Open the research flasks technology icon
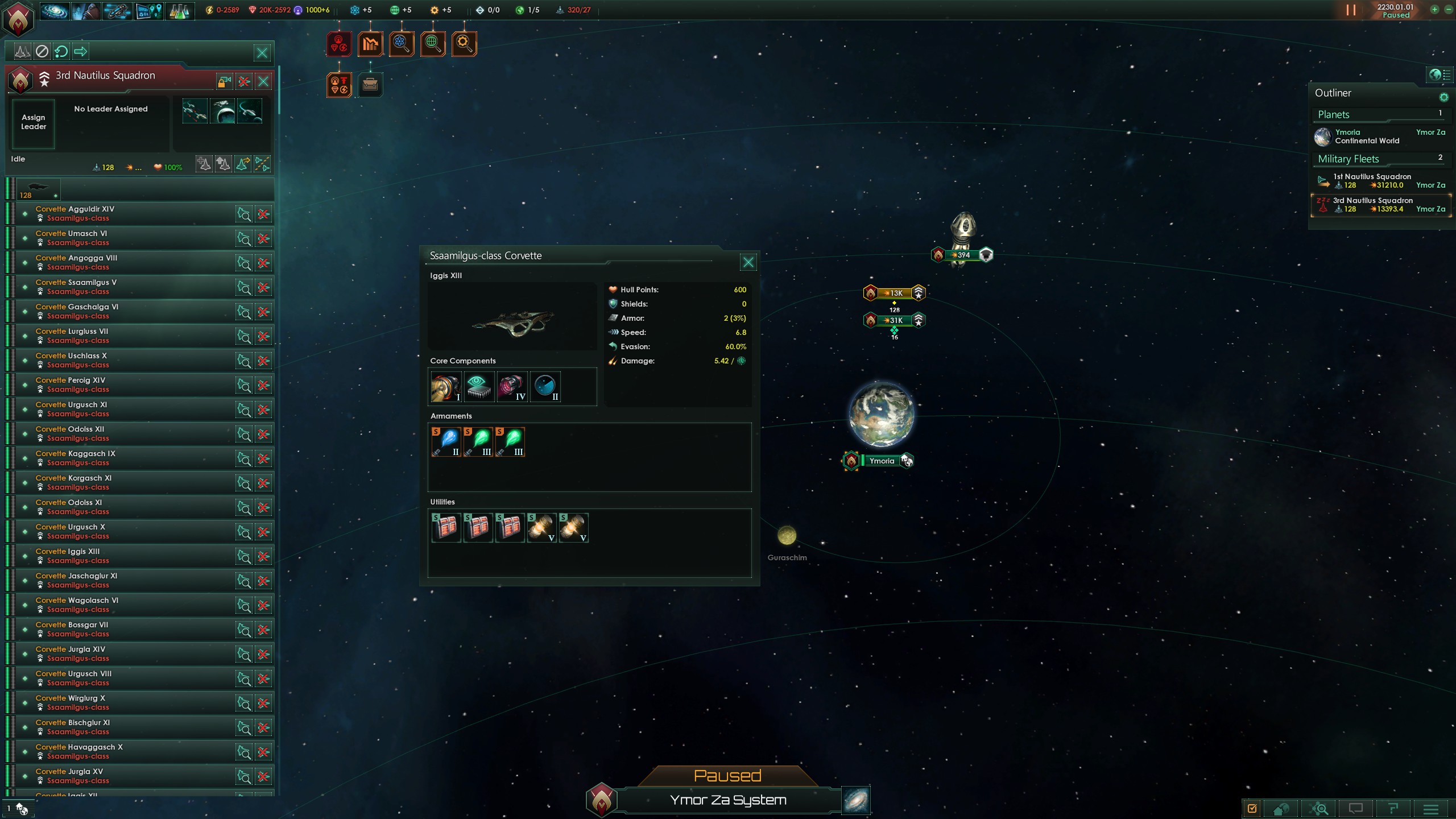Screen dimensions: 1456x819 coord(180,11)
